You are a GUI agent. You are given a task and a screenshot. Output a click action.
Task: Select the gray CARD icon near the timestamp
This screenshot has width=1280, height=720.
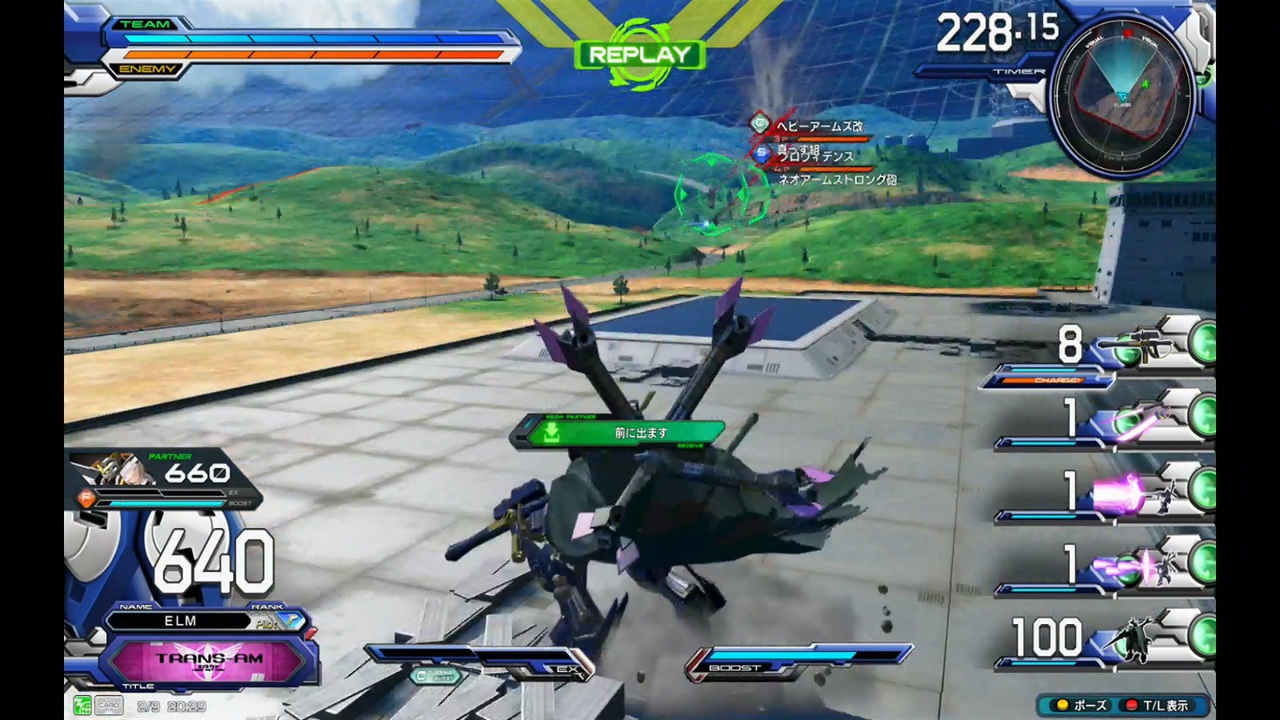(108, 706)
